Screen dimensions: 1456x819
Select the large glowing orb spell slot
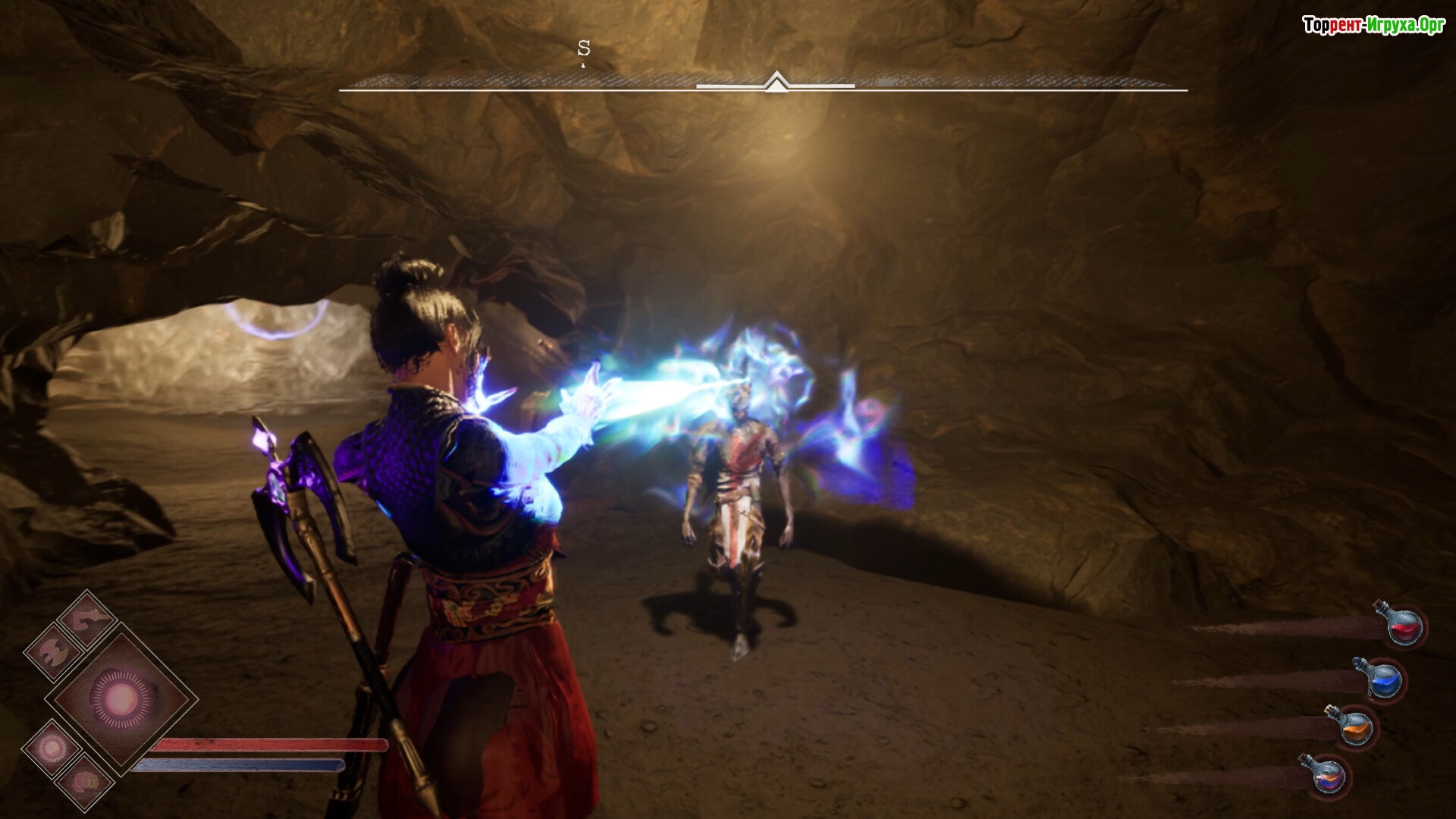click(x=121, y=698)
